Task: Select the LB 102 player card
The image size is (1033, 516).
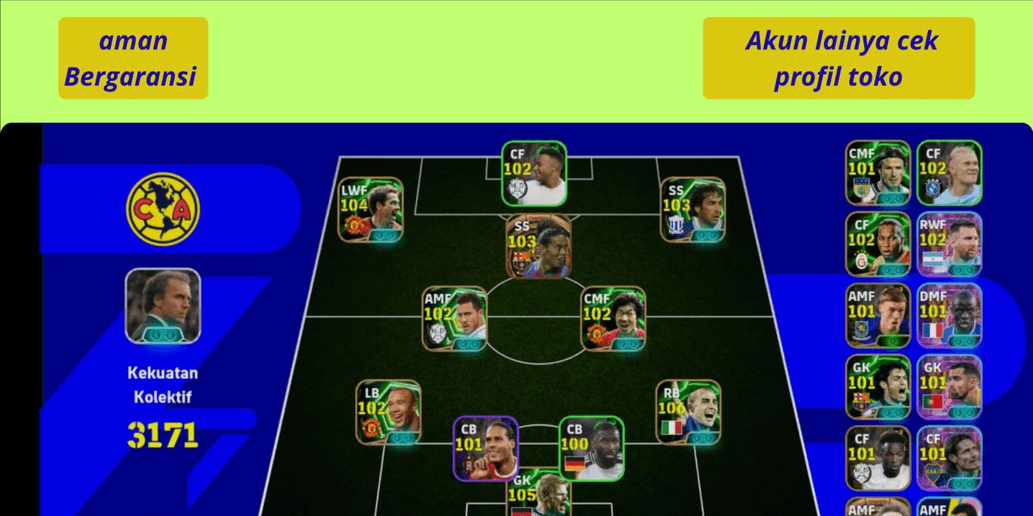Action: [388, 412]
